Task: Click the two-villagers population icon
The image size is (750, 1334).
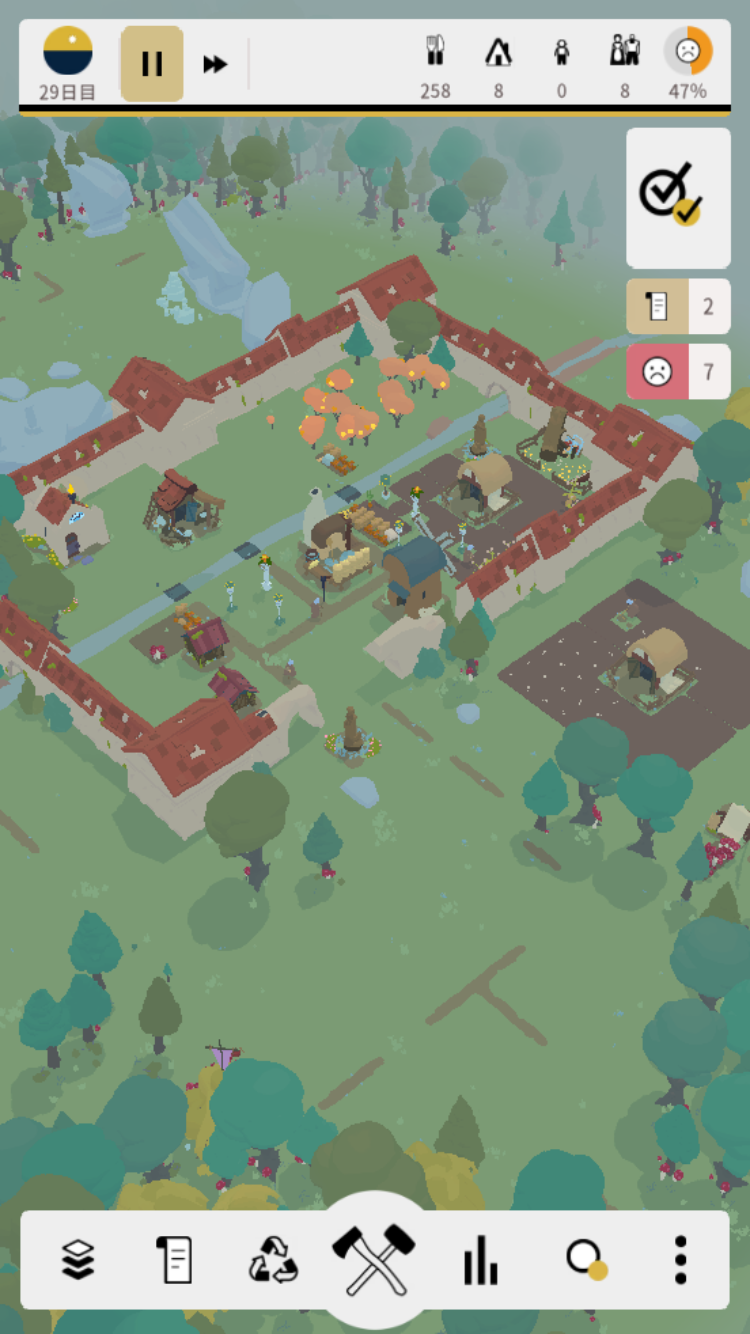Action: [x=625, y=52]
